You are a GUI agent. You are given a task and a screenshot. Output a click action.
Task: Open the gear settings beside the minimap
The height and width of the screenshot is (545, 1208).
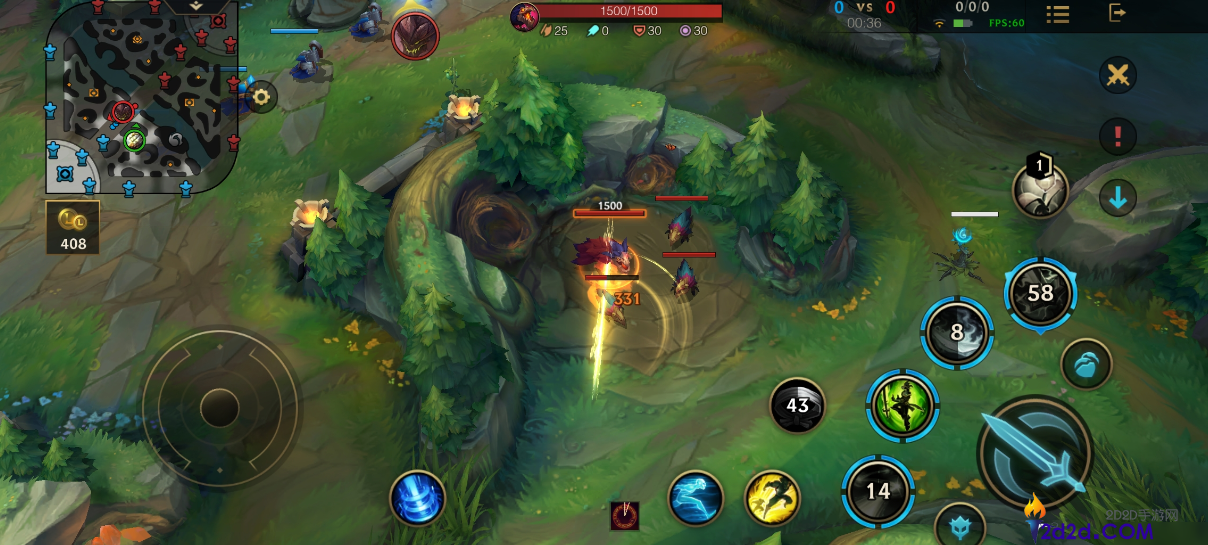(x=262, y=97)
